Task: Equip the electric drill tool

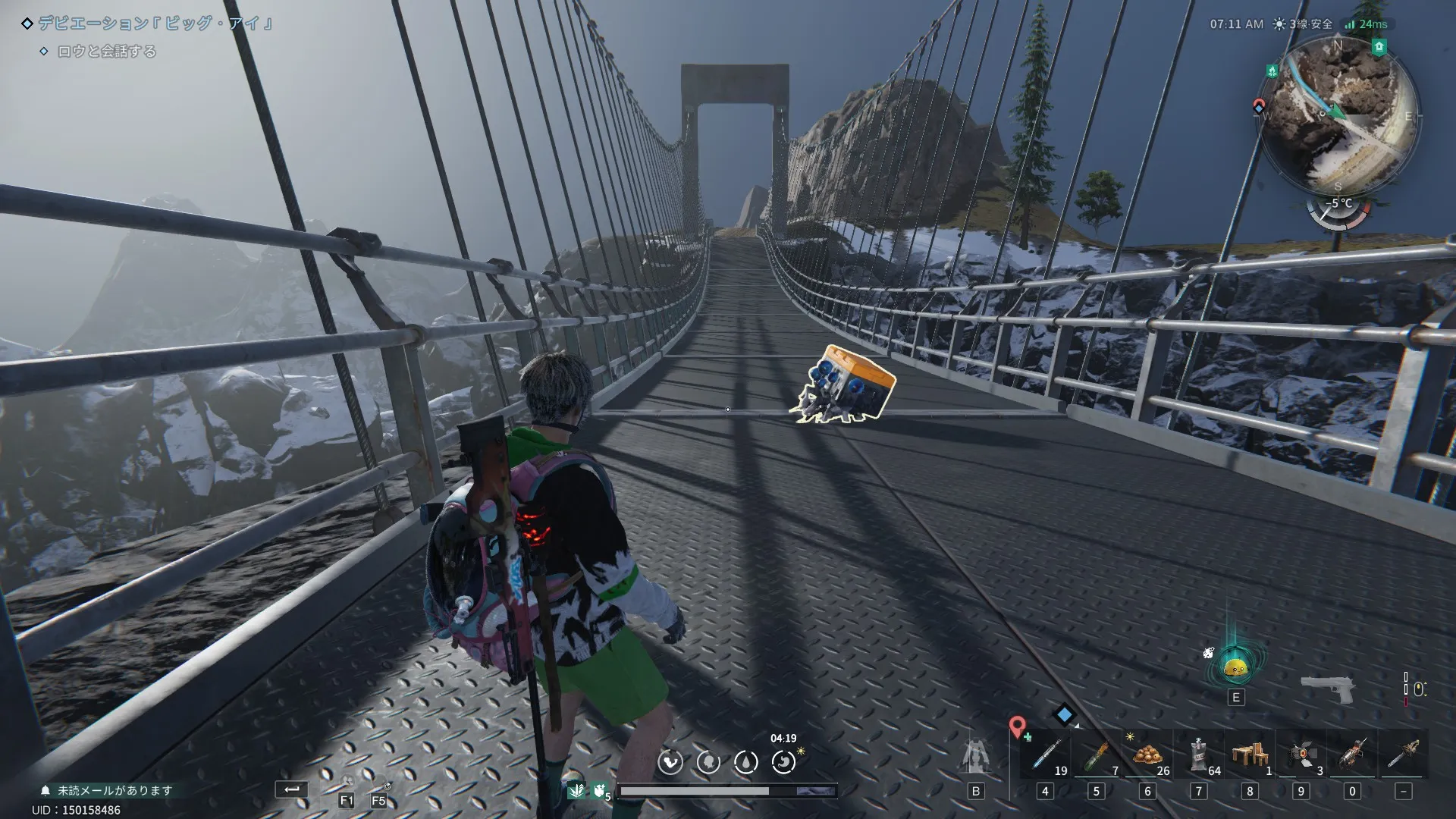Action: 1352,755
